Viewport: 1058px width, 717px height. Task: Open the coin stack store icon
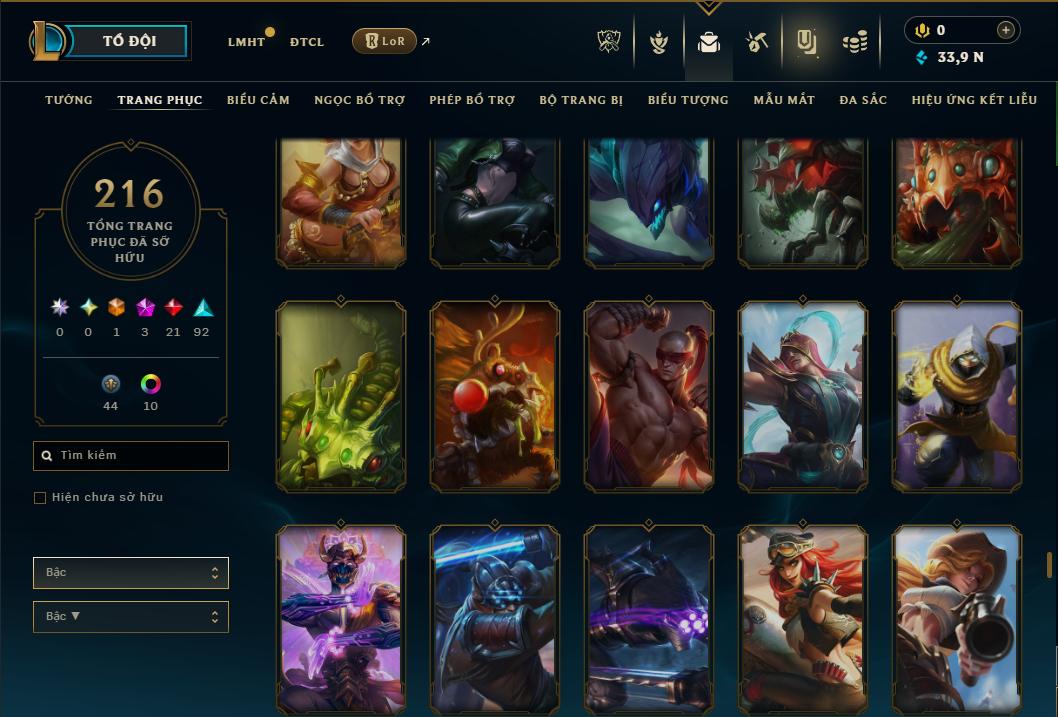[854, 42]
